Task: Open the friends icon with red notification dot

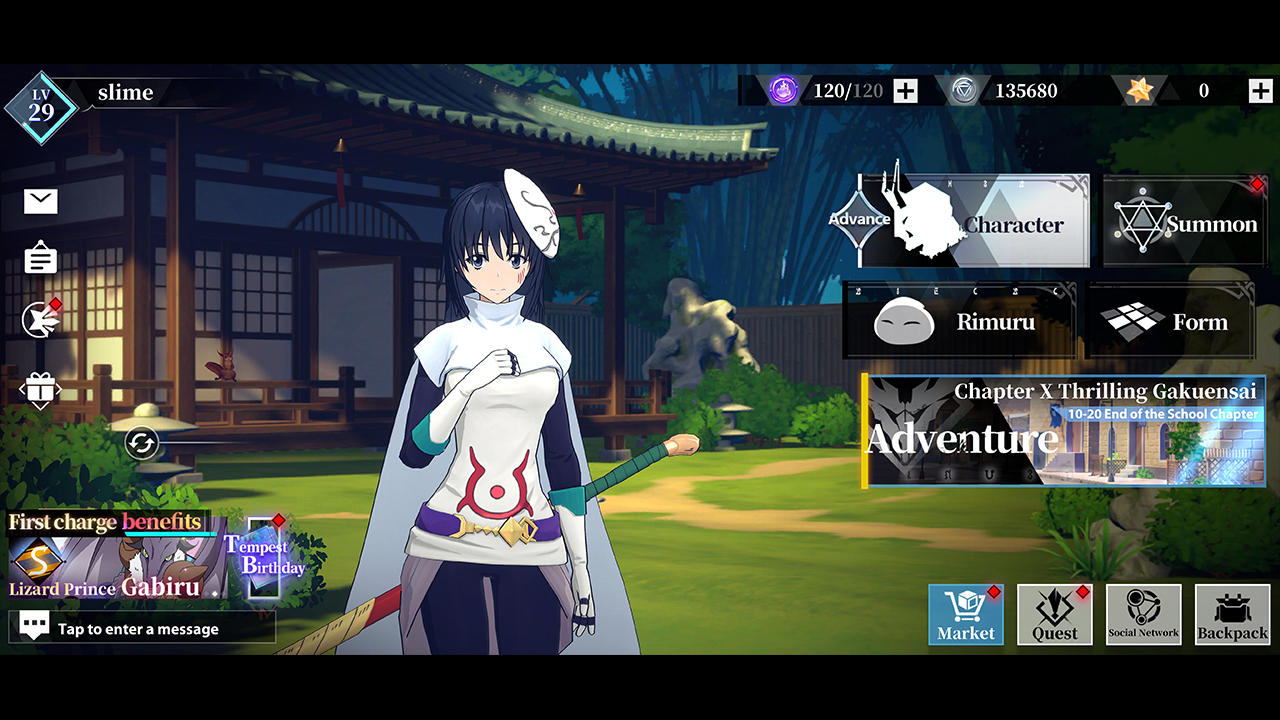Action: coord(38,318)
